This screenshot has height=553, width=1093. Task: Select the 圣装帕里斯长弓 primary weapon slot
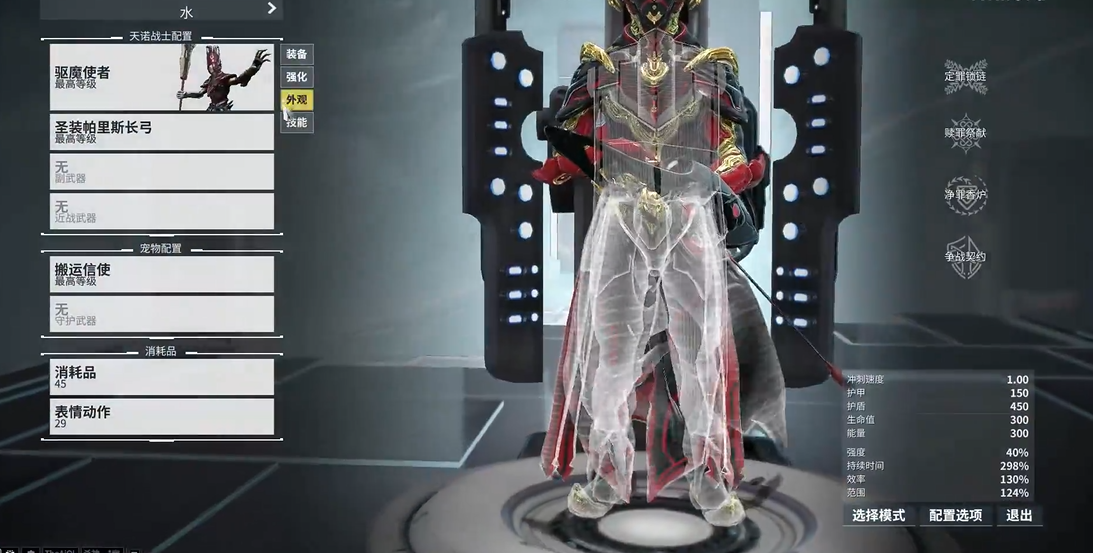coord(161,132)
